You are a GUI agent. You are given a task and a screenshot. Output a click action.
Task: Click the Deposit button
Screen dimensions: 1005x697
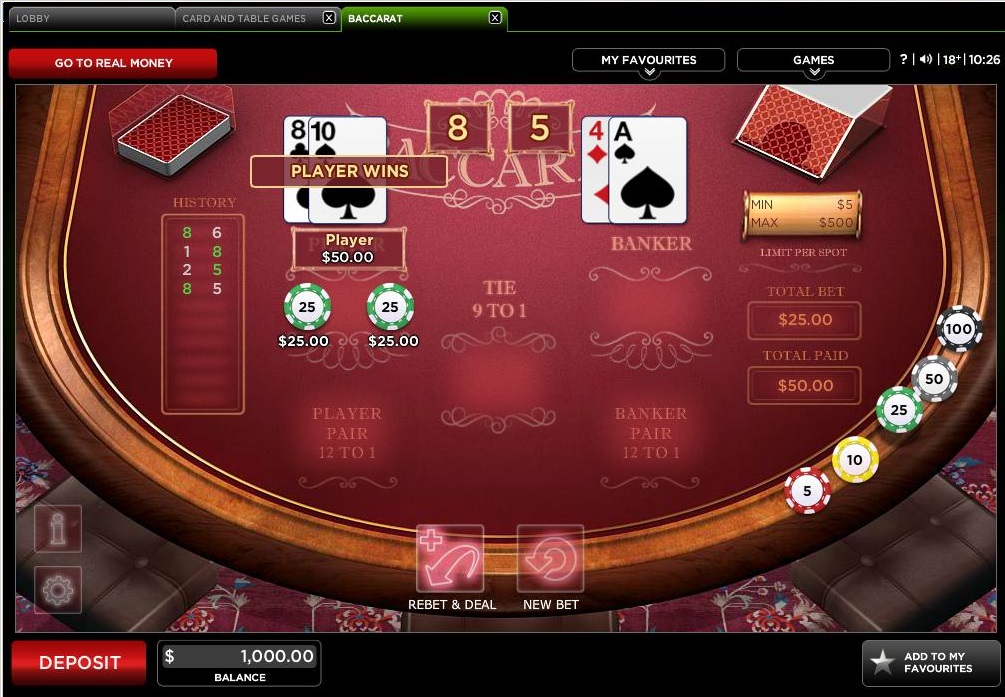(79, 663)
